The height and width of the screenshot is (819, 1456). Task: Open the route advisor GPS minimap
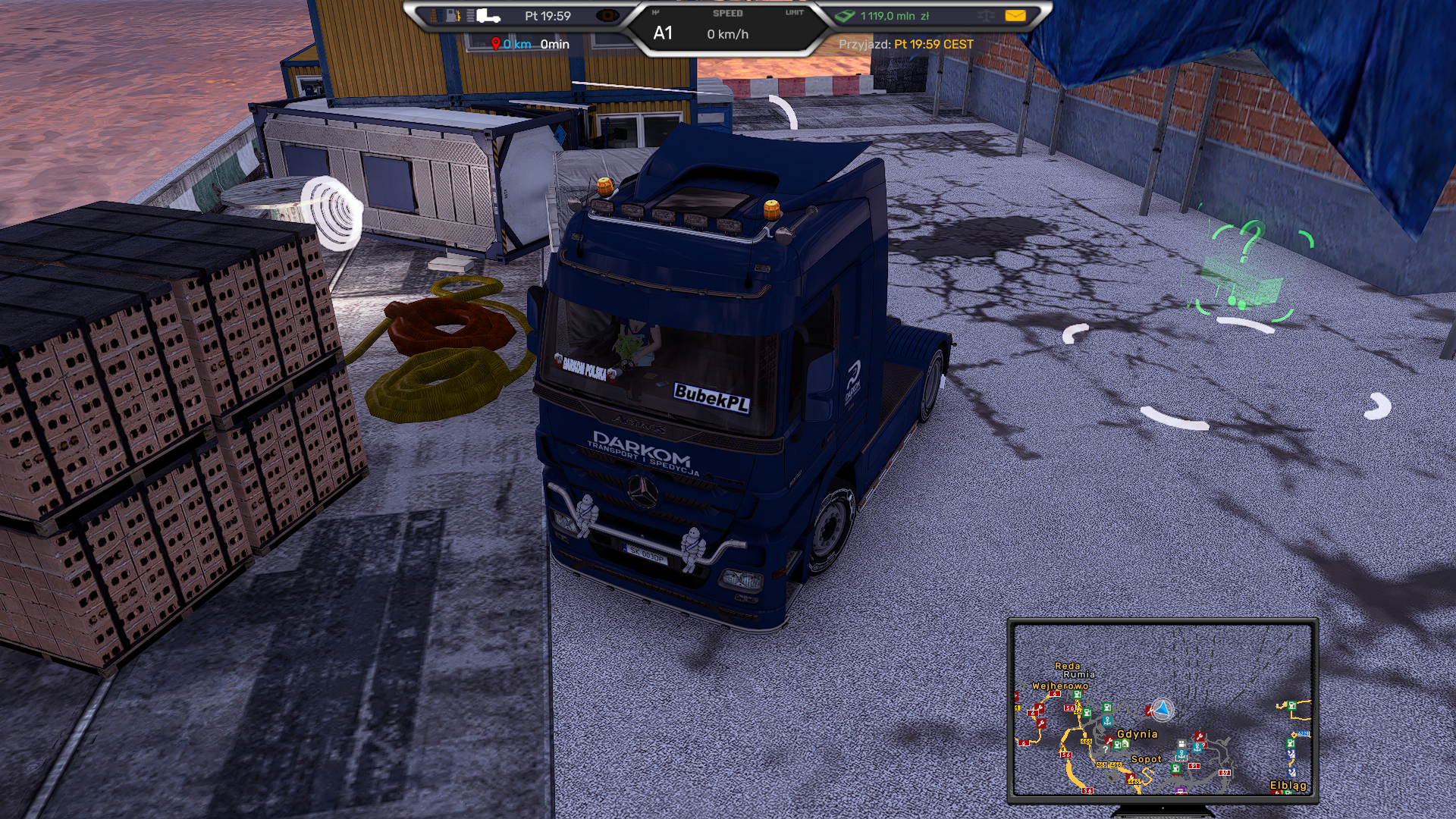click(1163, 710)
